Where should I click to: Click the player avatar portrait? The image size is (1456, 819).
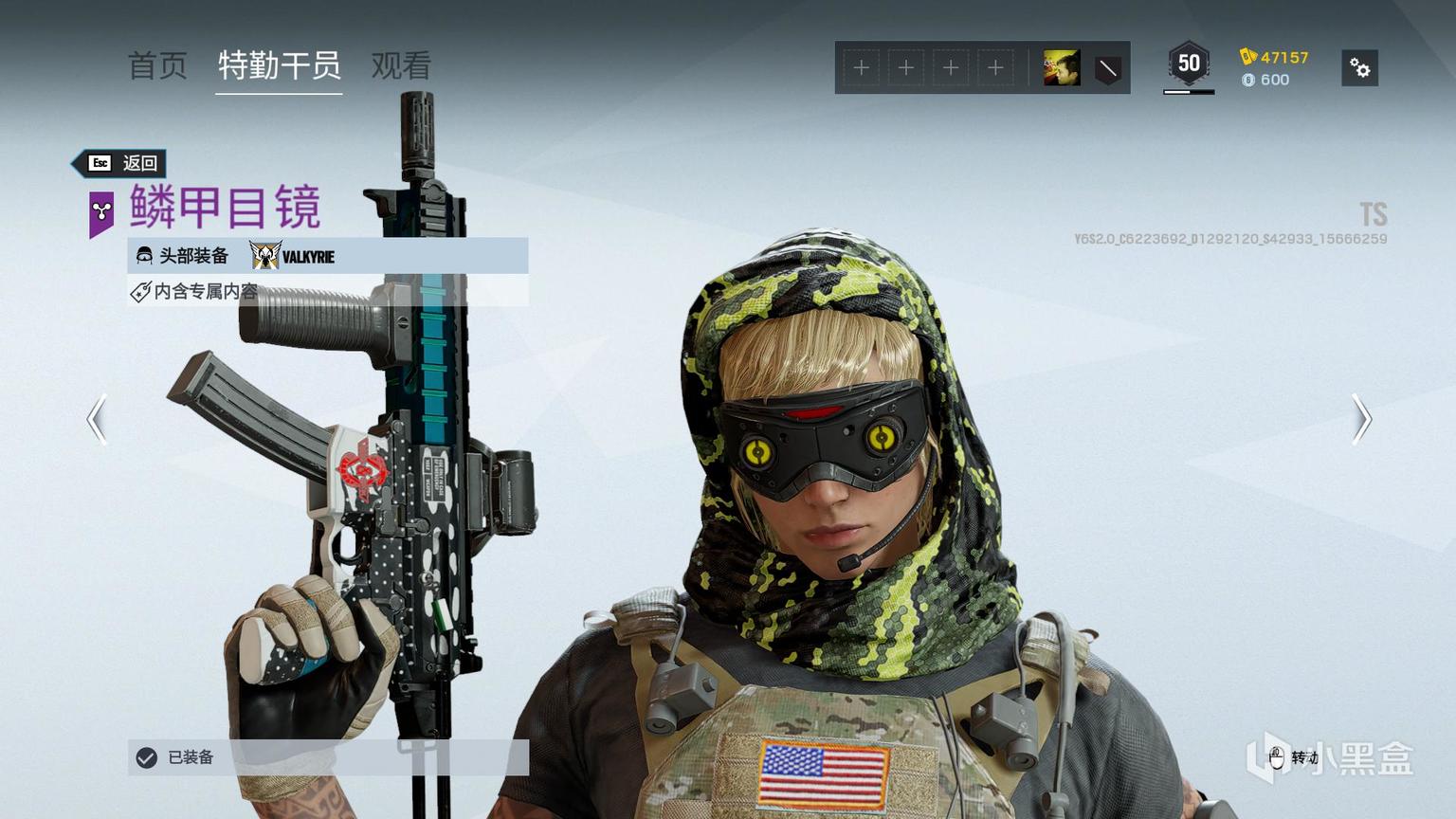tap(1061, 68)
